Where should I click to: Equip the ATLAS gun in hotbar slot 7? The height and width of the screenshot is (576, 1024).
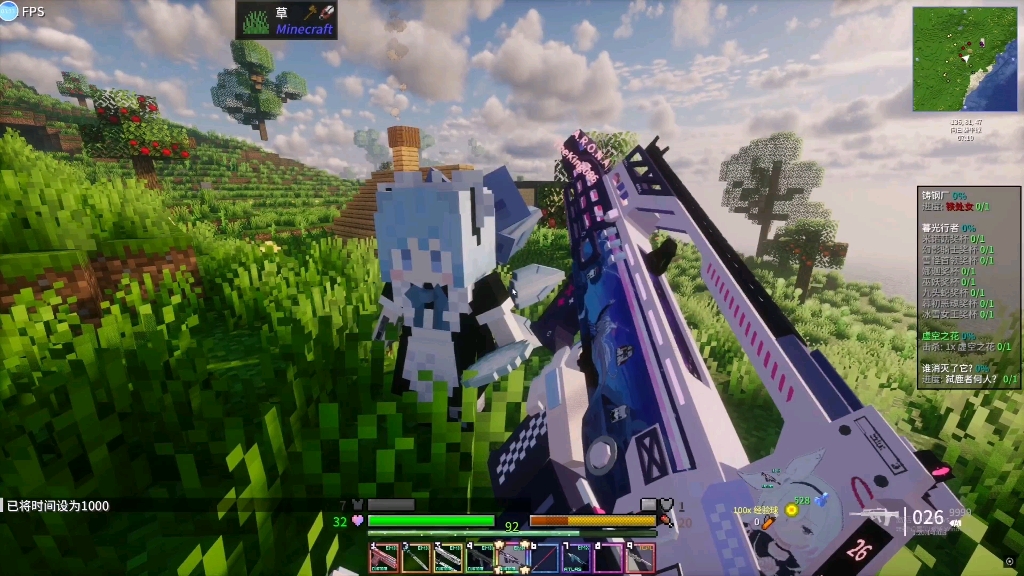pos(576,558)
